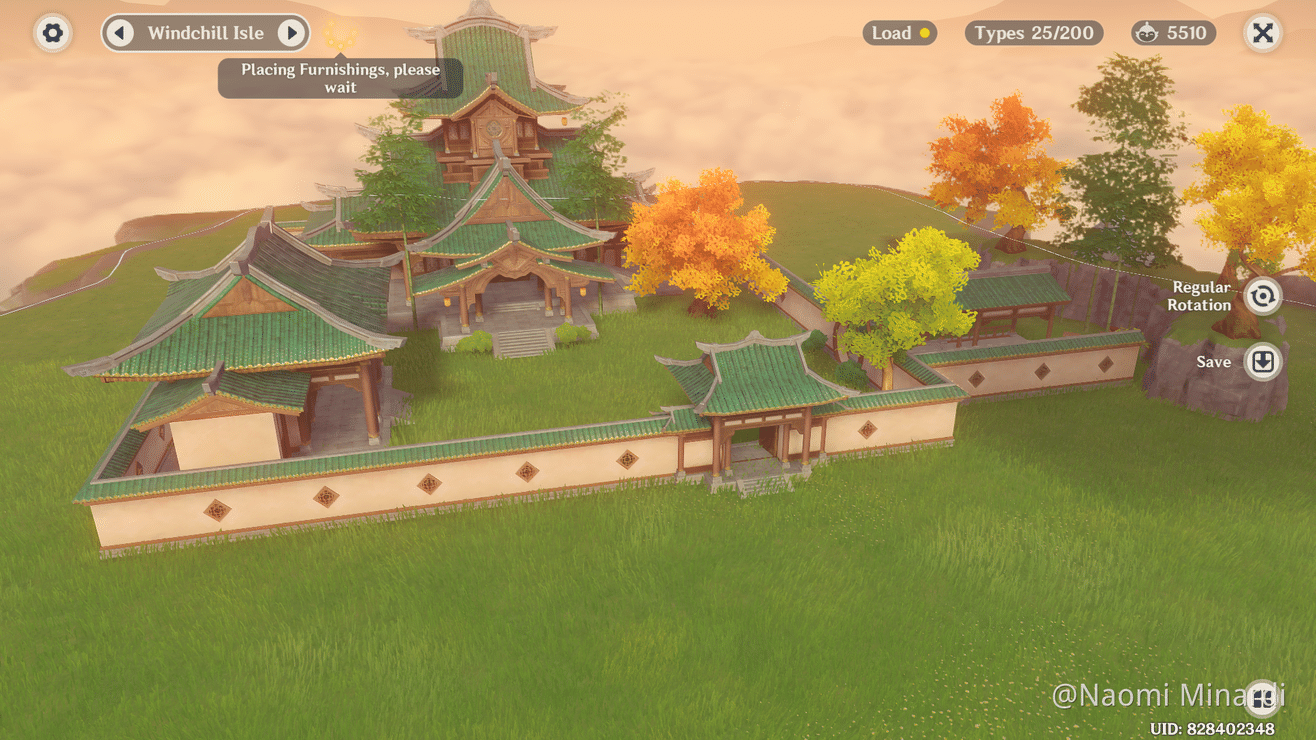Click the Save text label
Image resolution: width=1316 pixels, height=740 pixels.
pyautogui.click(x=1211, y=362)
